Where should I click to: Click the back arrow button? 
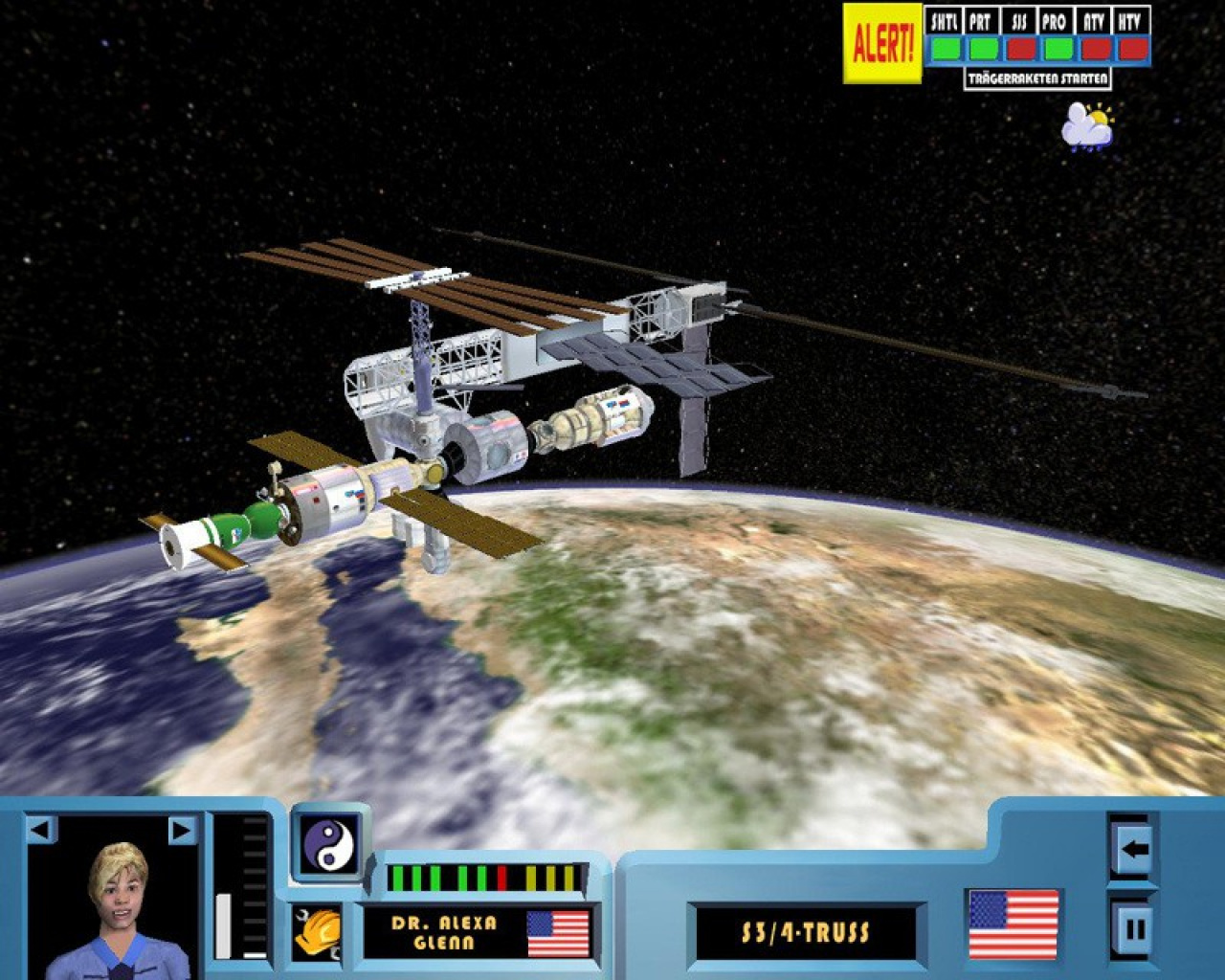1132,848
